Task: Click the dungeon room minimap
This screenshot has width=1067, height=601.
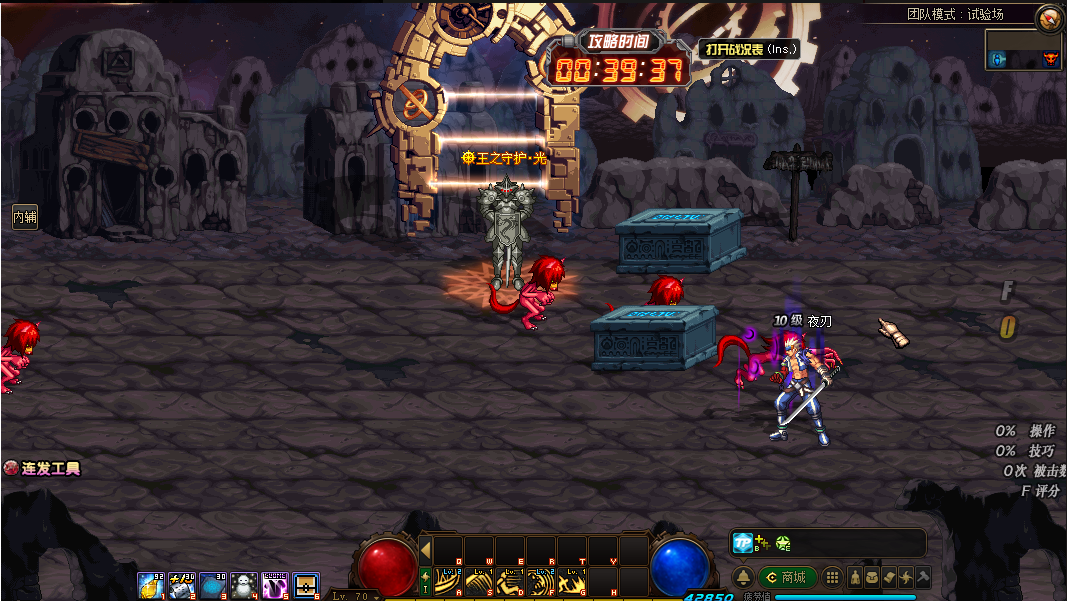Action: 1023,50
